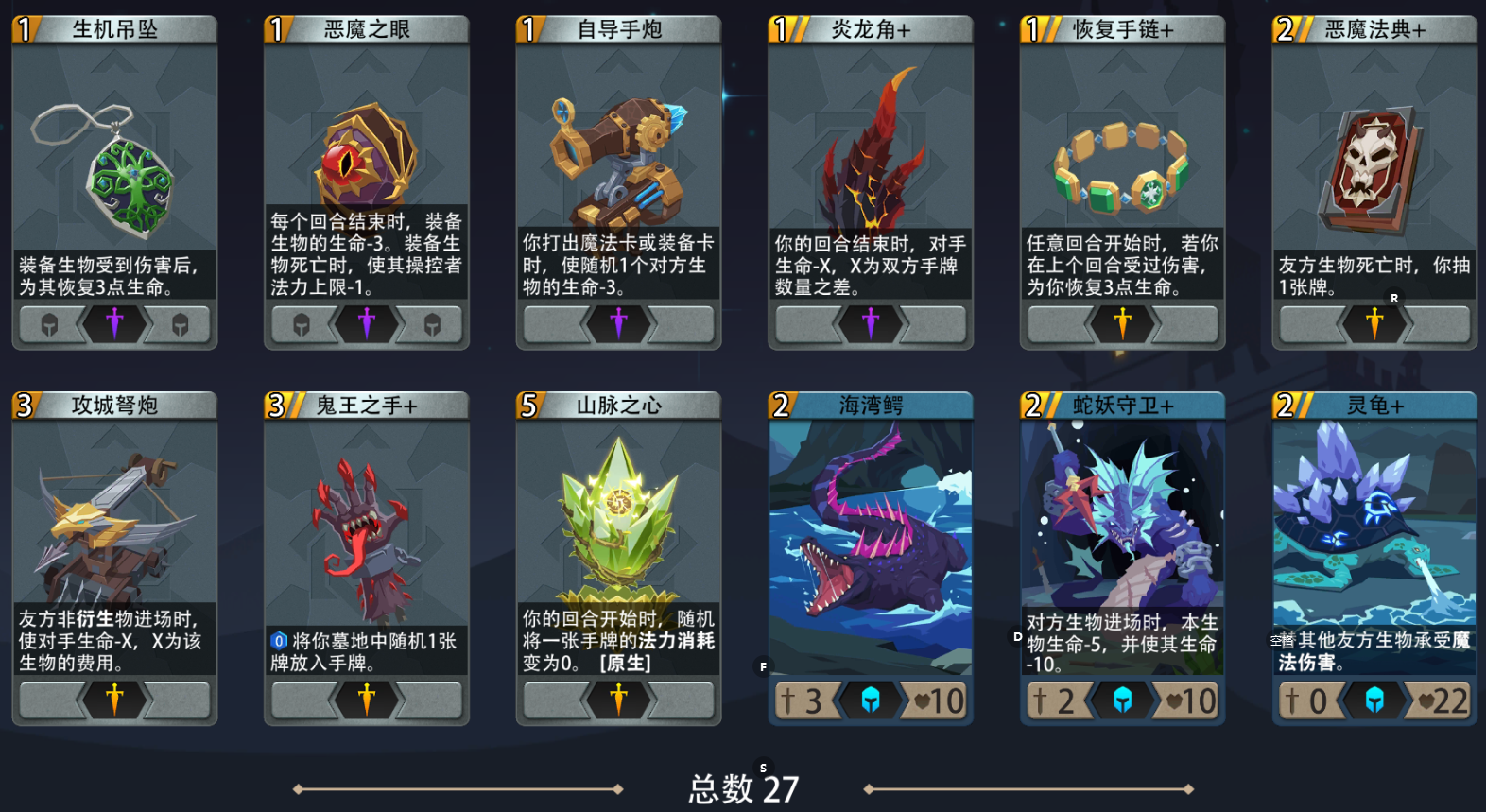The image size is (1486, 812).
Task: Click the yellow sword icon under 山脉之心
Action: pyautogui.click(x=619, y=700)
